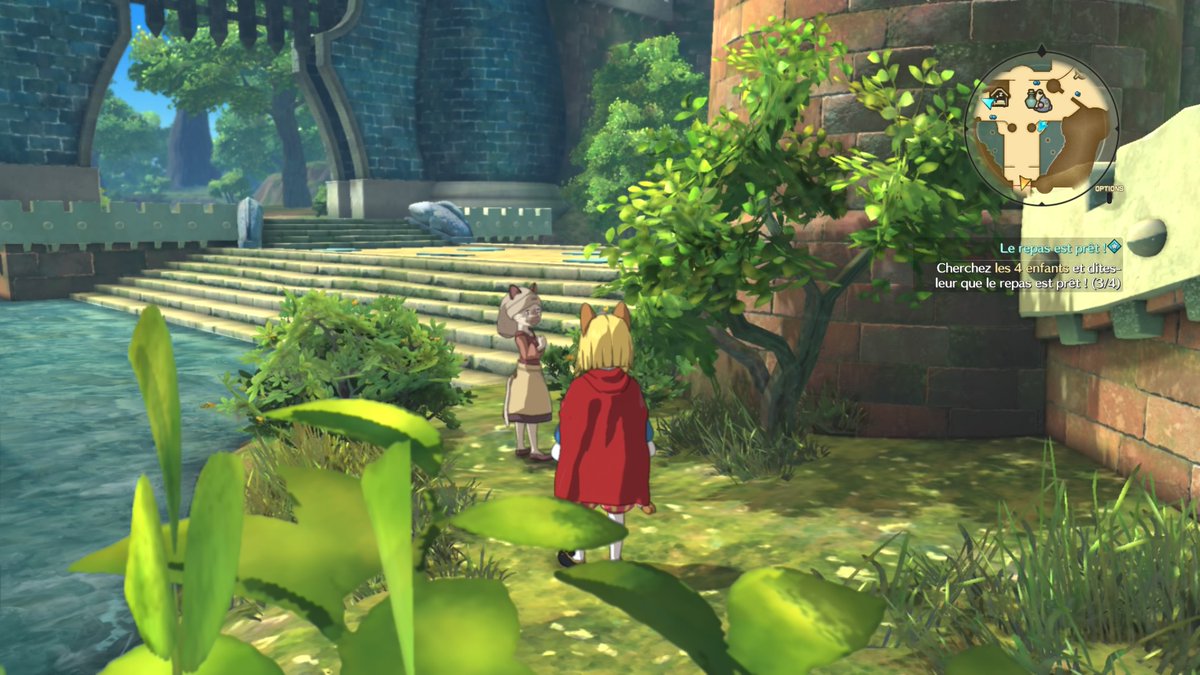Click the yellow player arrow on minimap
Screen dimensions: 1200x675
click(1024, 183)
